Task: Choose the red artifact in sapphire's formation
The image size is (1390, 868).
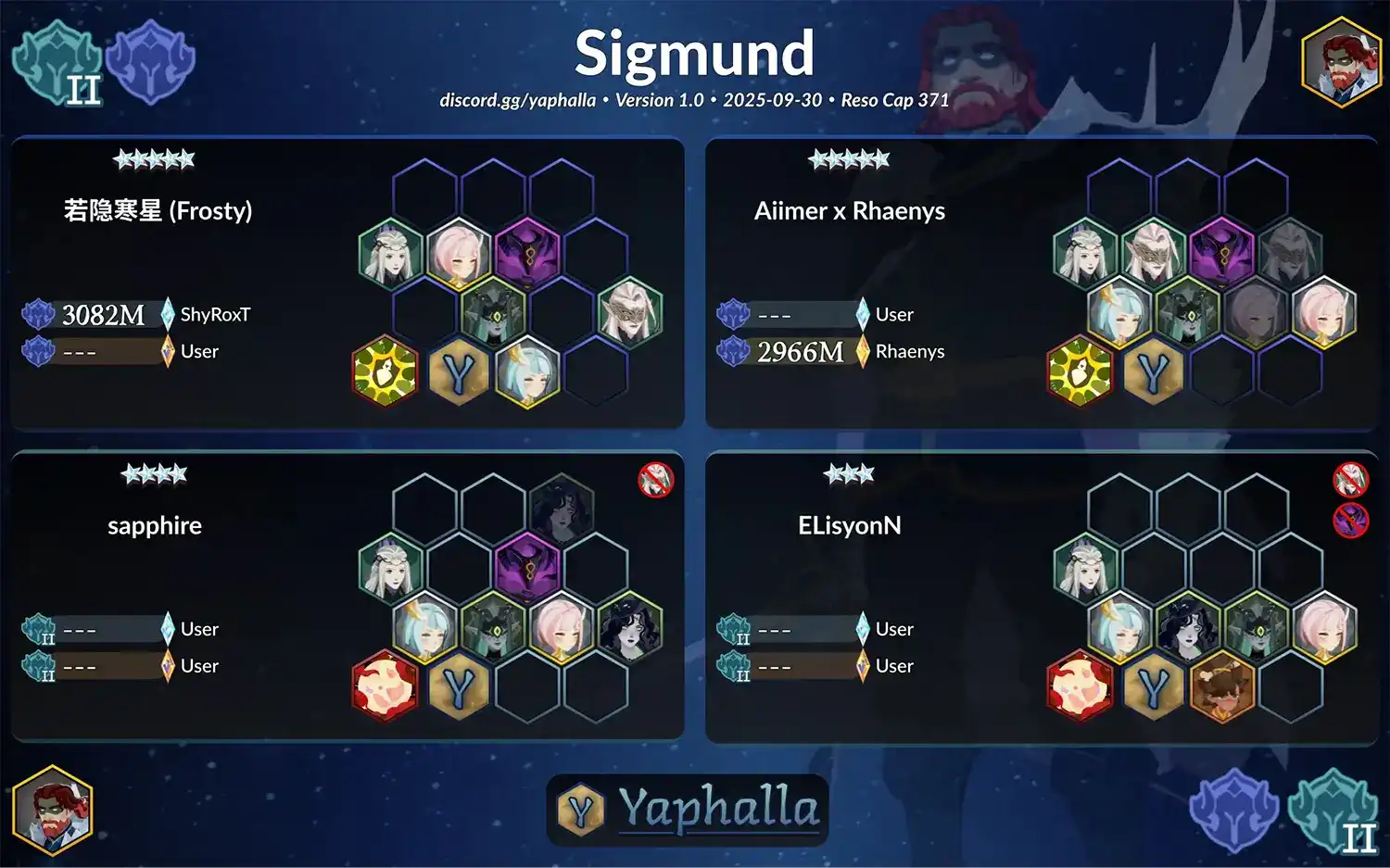Action: point(385,686)
